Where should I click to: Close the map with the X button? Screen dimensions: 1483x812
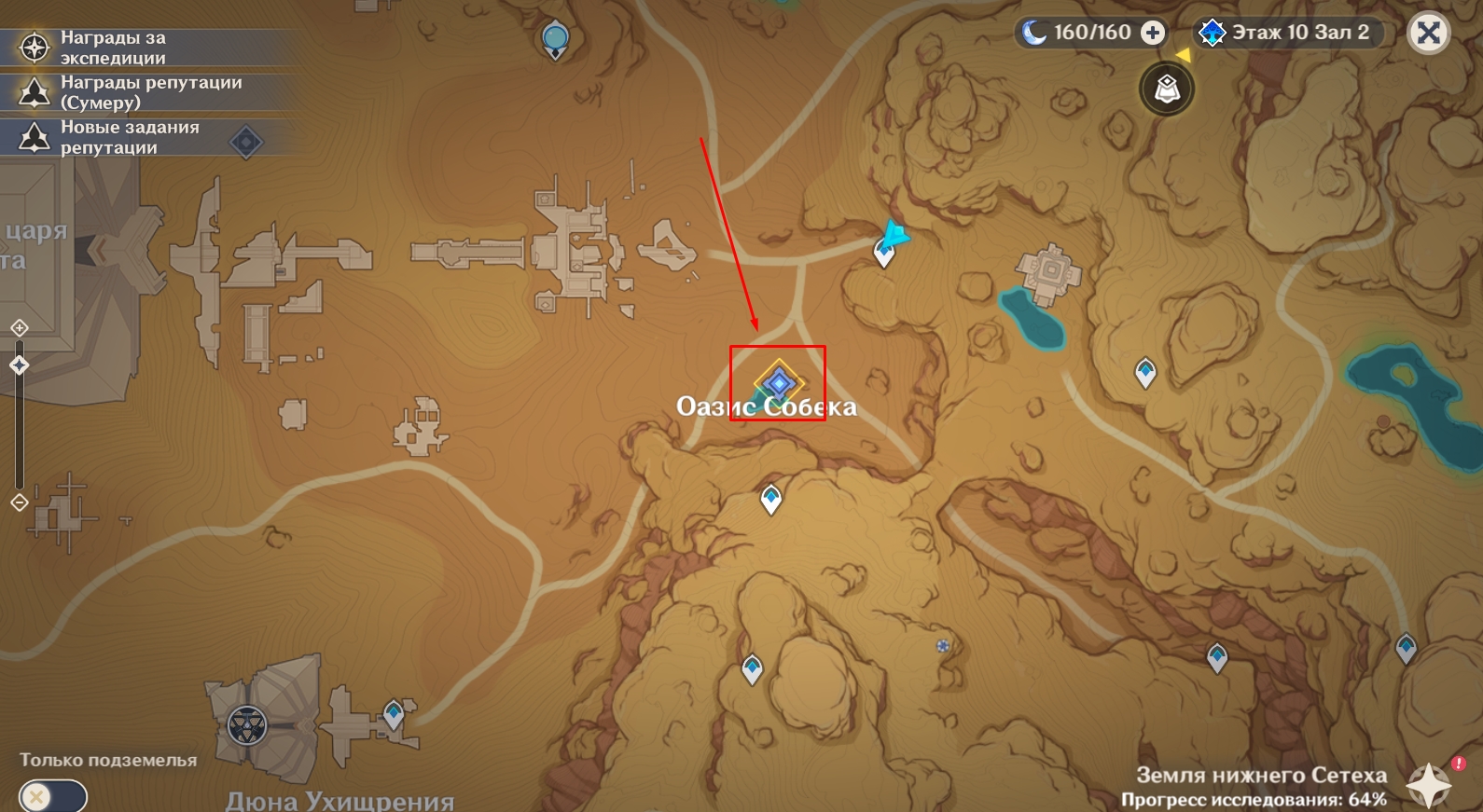tap(1428, 34)
